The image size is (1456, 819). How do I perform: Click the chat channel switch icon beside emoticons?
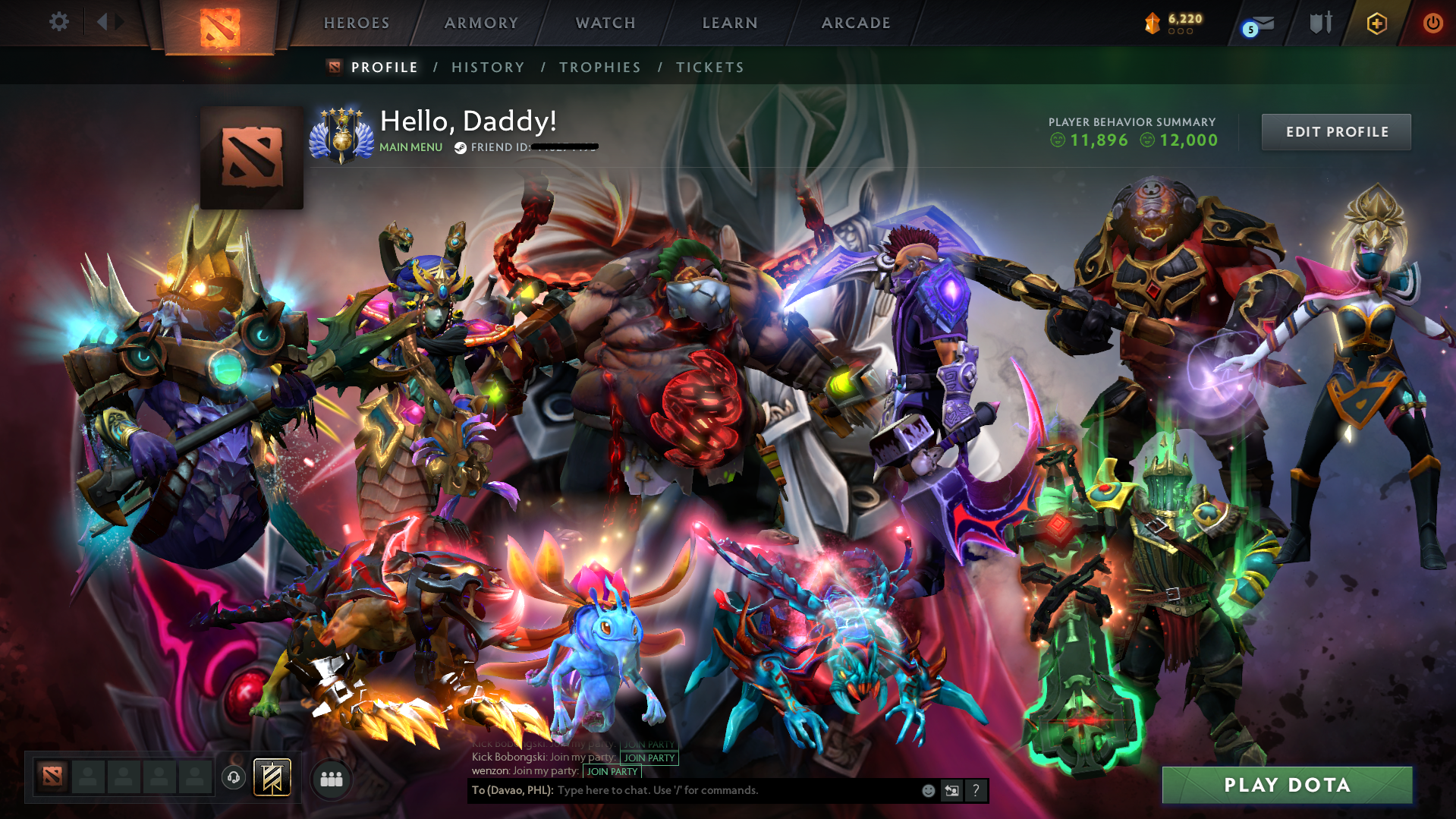tap(951, 790)
